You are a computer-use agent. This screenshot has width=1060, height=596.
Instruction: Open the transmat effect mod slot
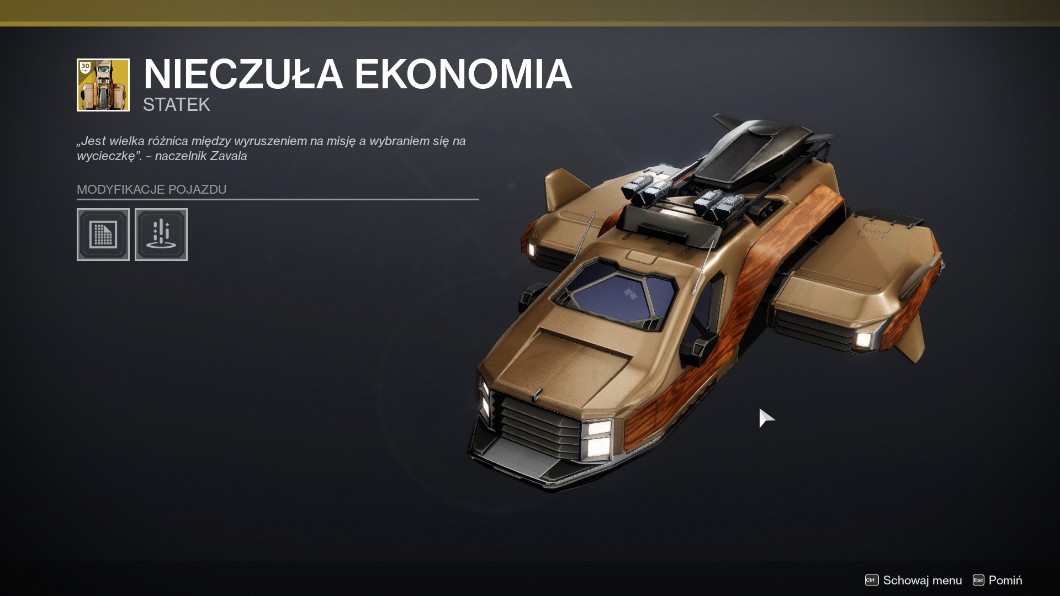(x=161, y=234)
